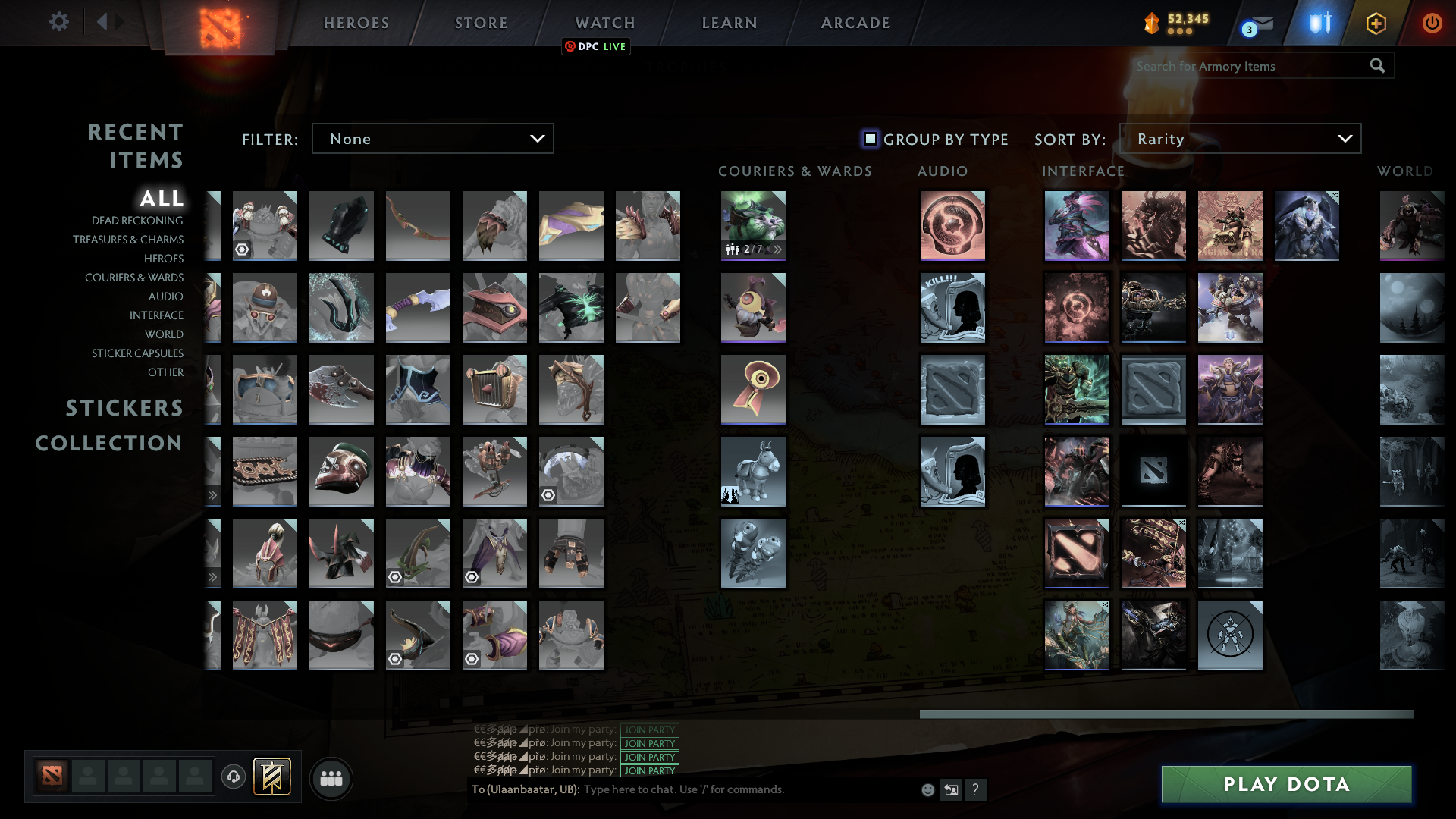This screenshot has height=819, width=1456.
Task: Click the download status icon near party slots
Action: 234,778
